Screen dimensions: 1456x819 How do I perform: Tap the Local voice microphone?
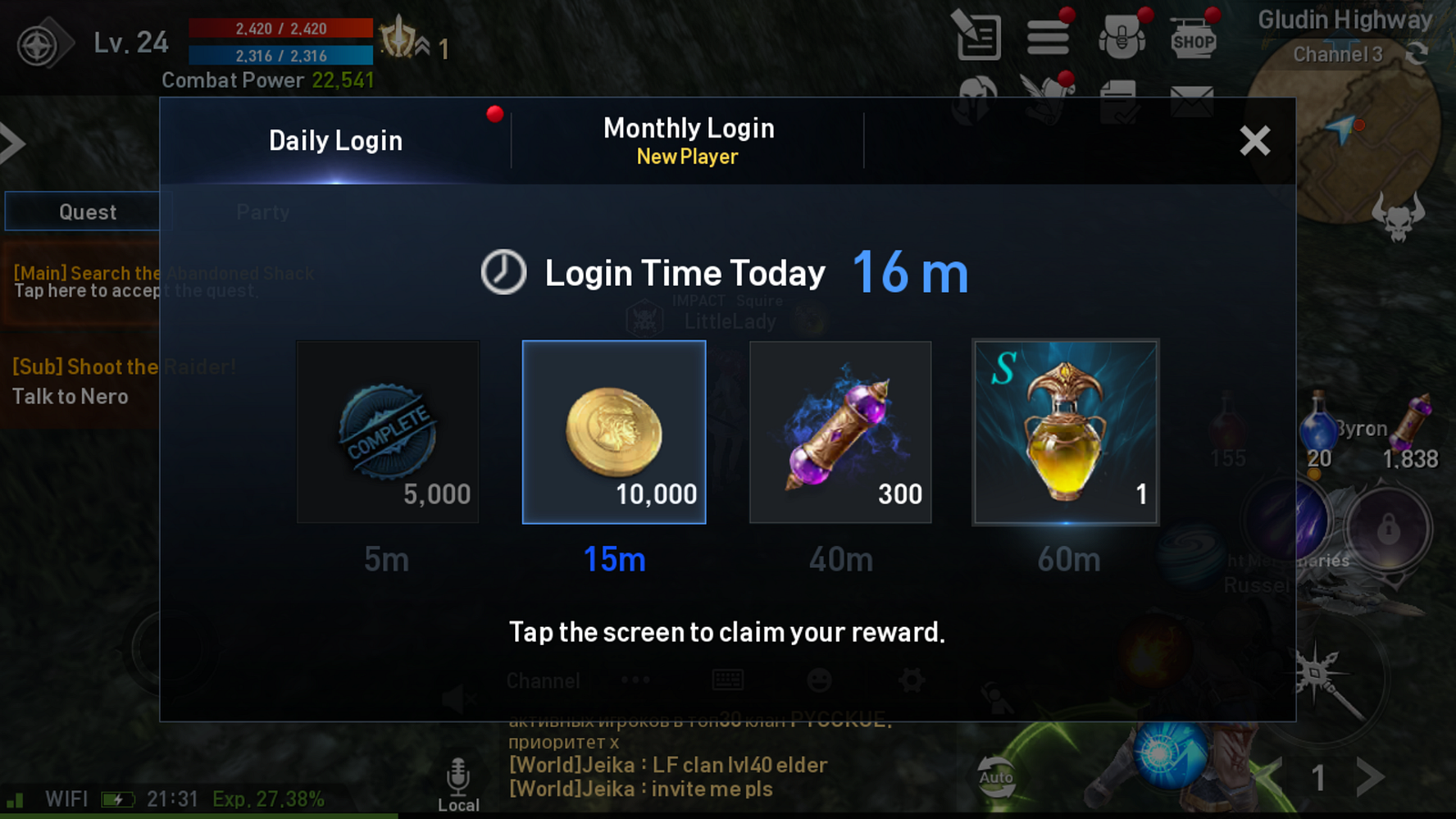tap(458, 783)
